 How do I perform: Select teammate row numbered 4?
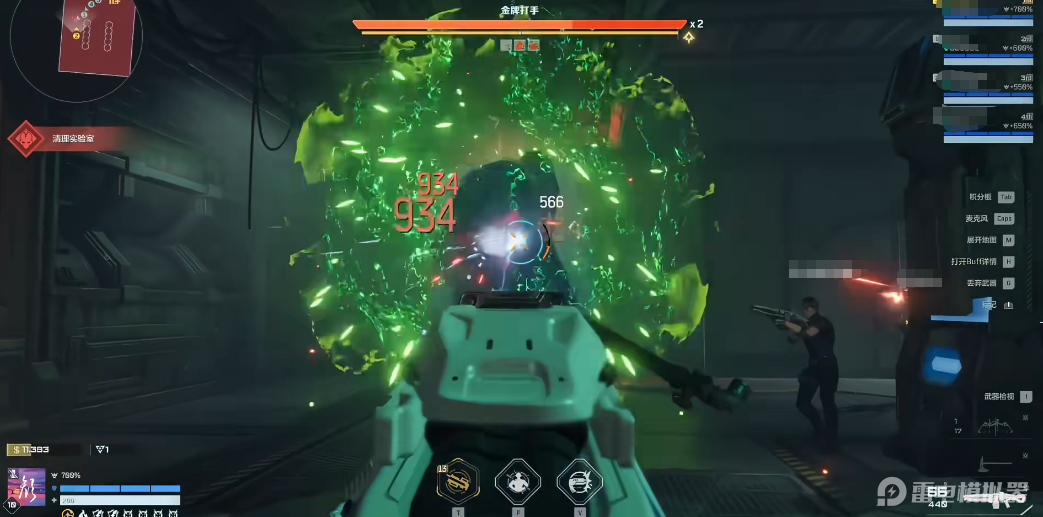click(990, 125)
